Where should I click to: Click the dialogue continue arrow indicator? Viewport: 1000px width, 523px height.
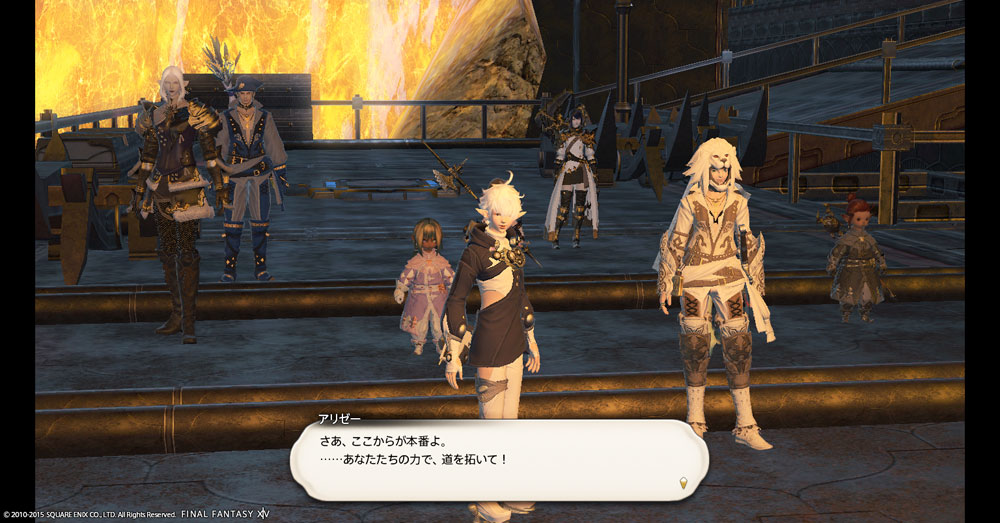[x=685, y=482]
